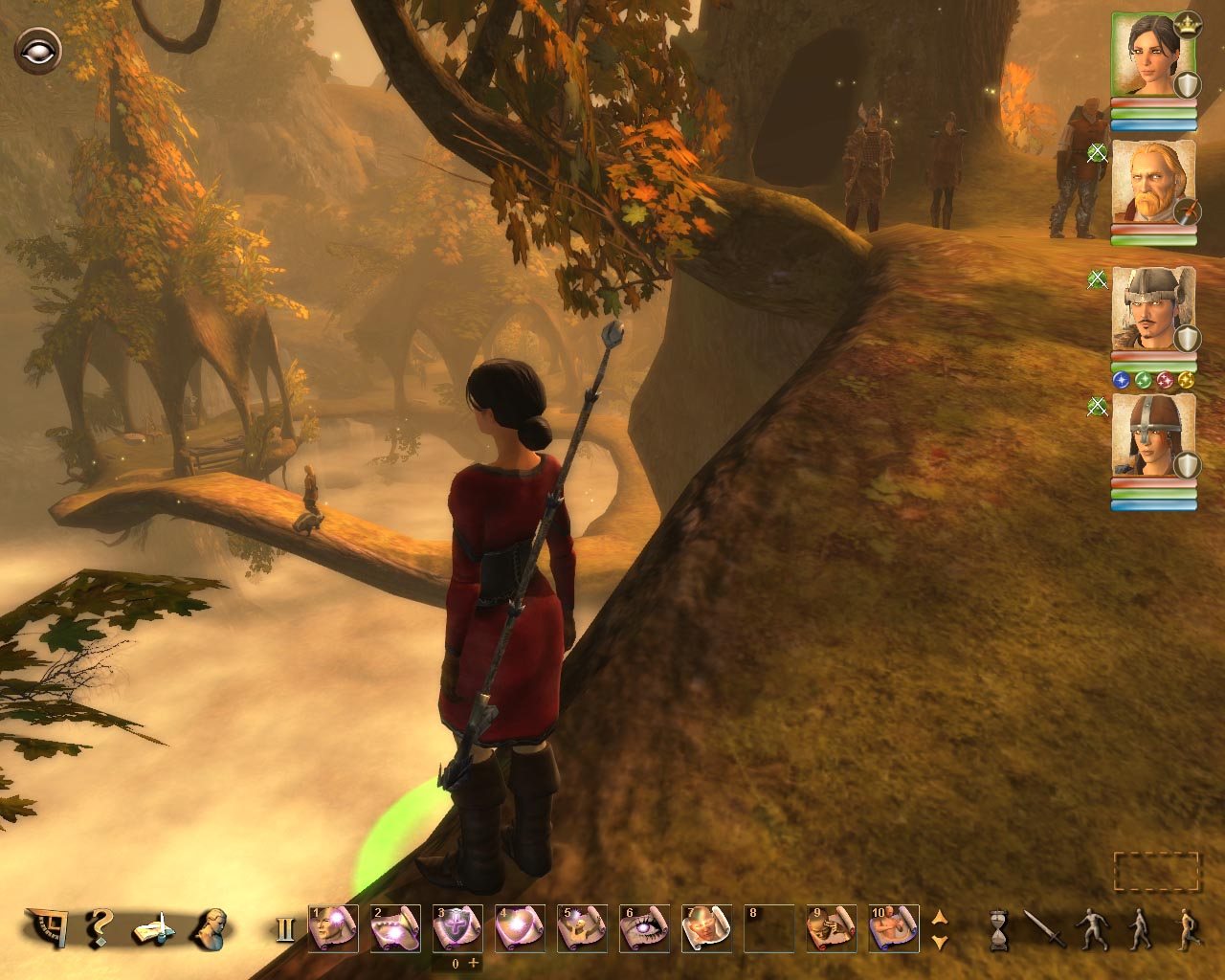The image size is (1225, 980).
Task: Open the question mark help icon
Action: 98,927
